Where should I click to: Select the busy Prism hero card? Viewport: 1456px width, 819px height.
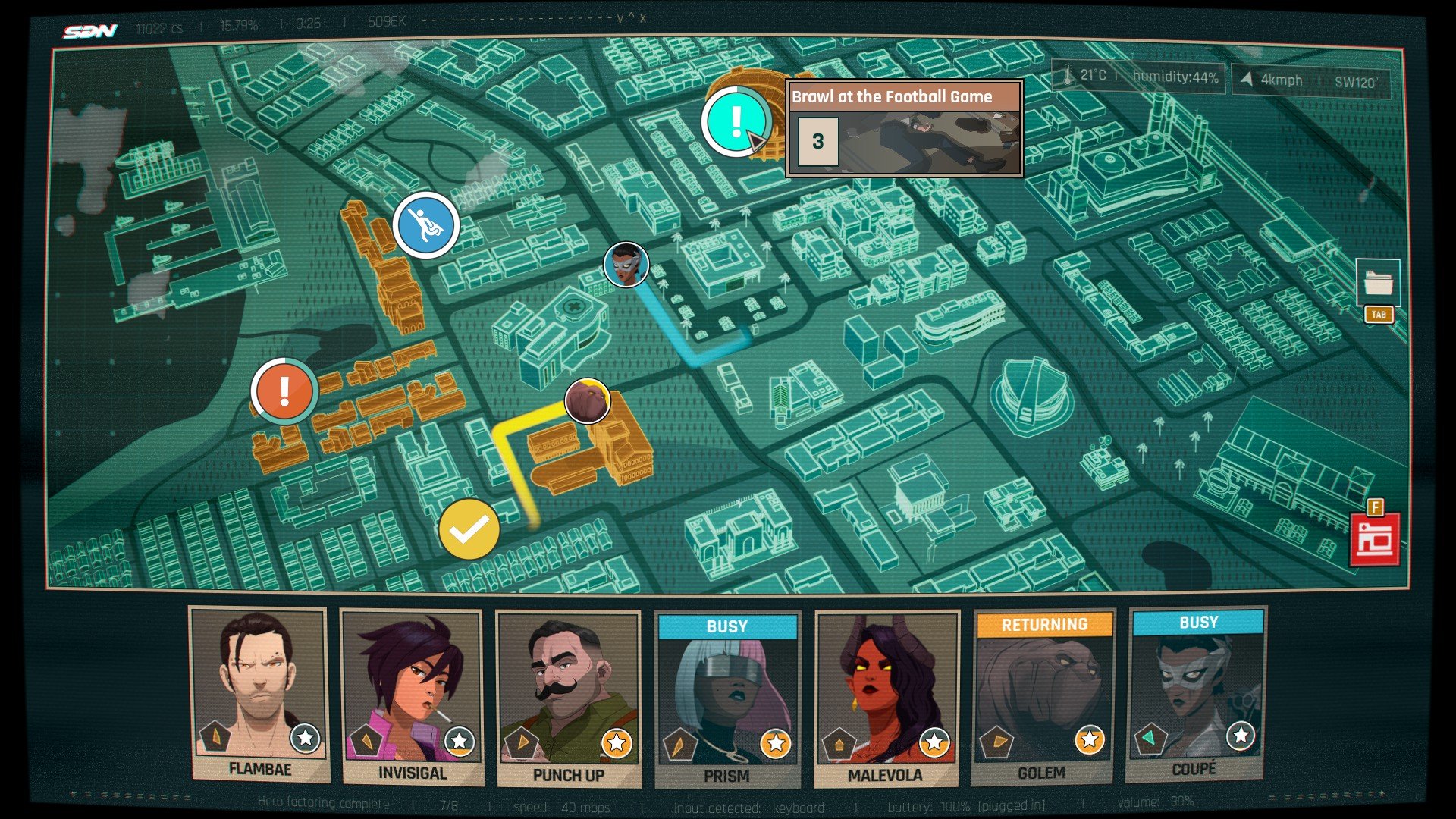[x=726, y=699]
